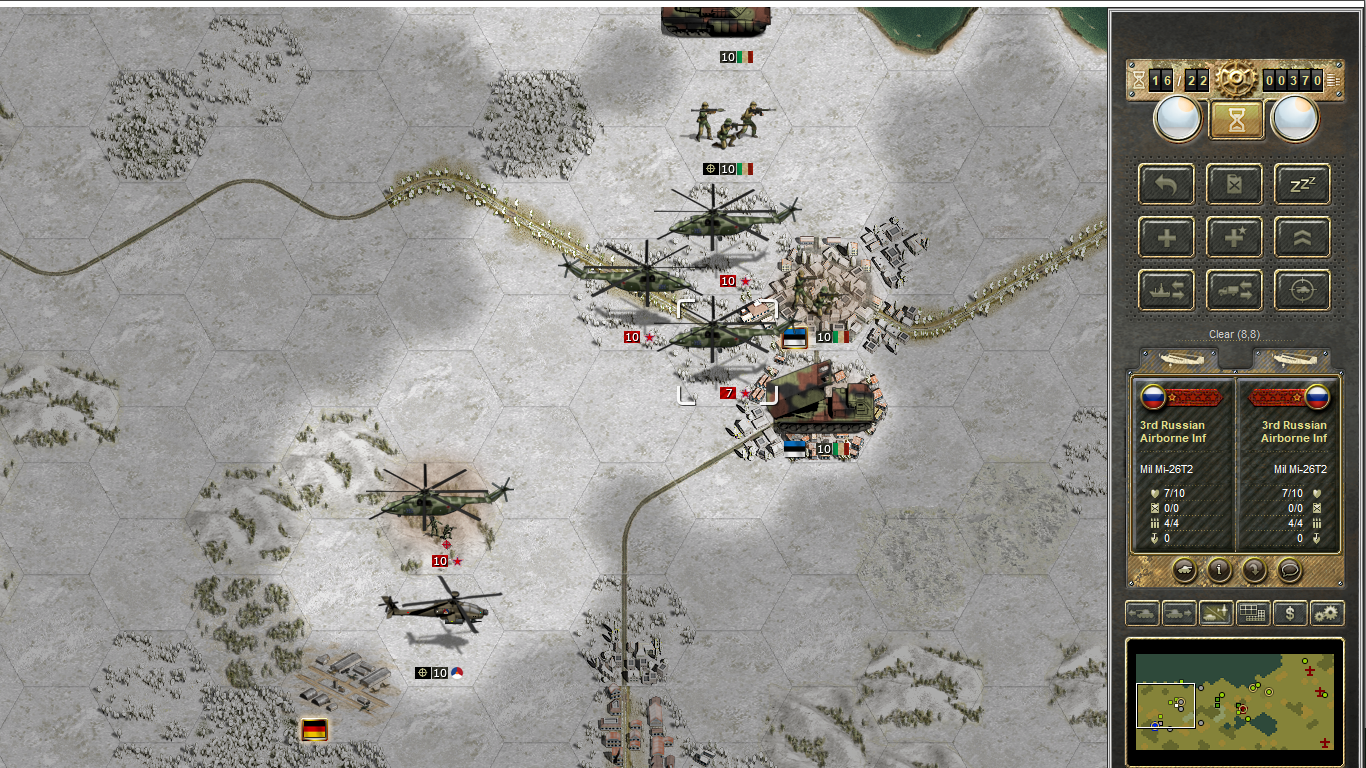Click the ship embark transfer button
1366x768 pixels.
pyautogui.click(x=1166, y=290)
